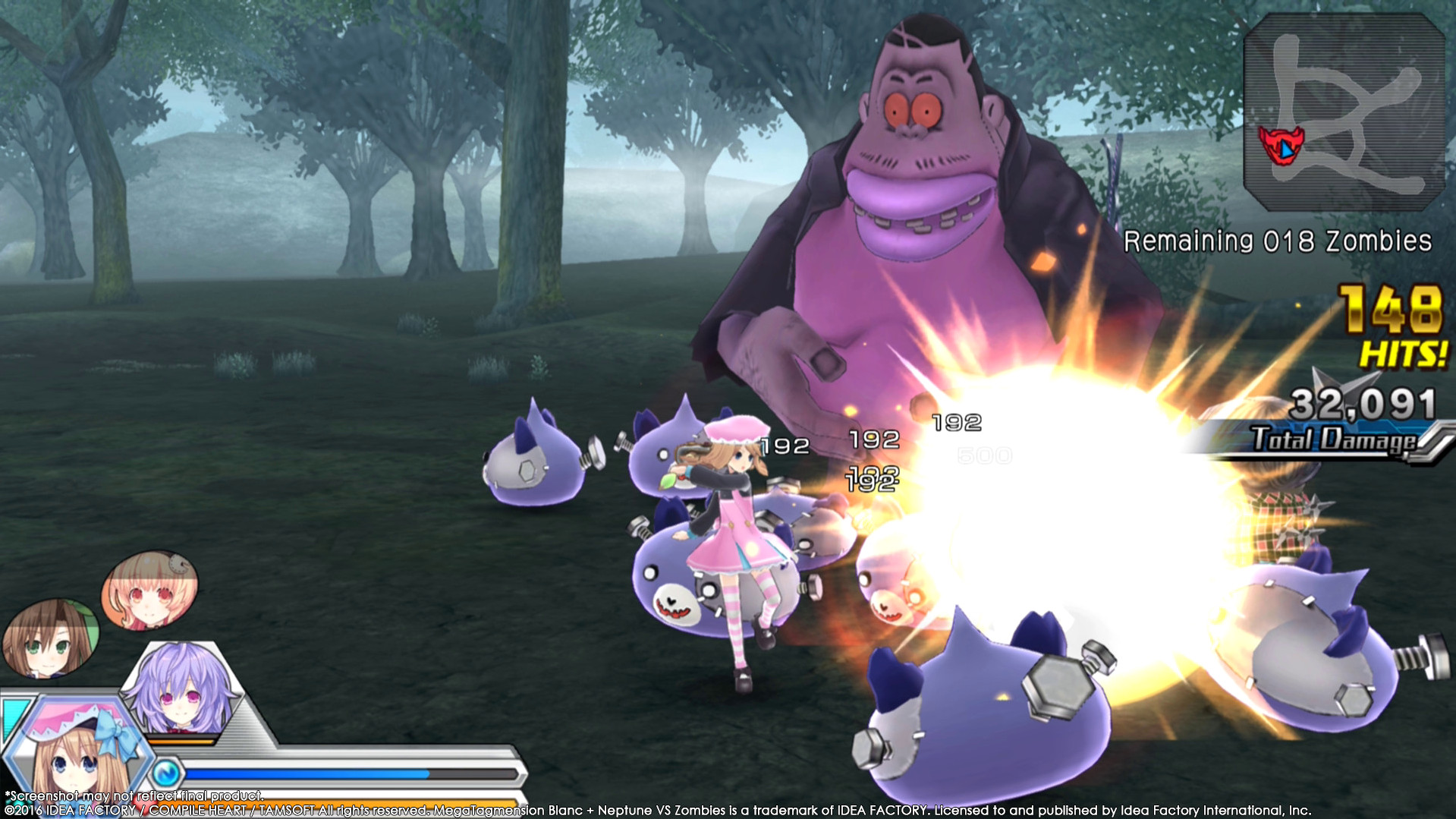Choose the blonde red-eyed party member portrait

click(149, 591)
